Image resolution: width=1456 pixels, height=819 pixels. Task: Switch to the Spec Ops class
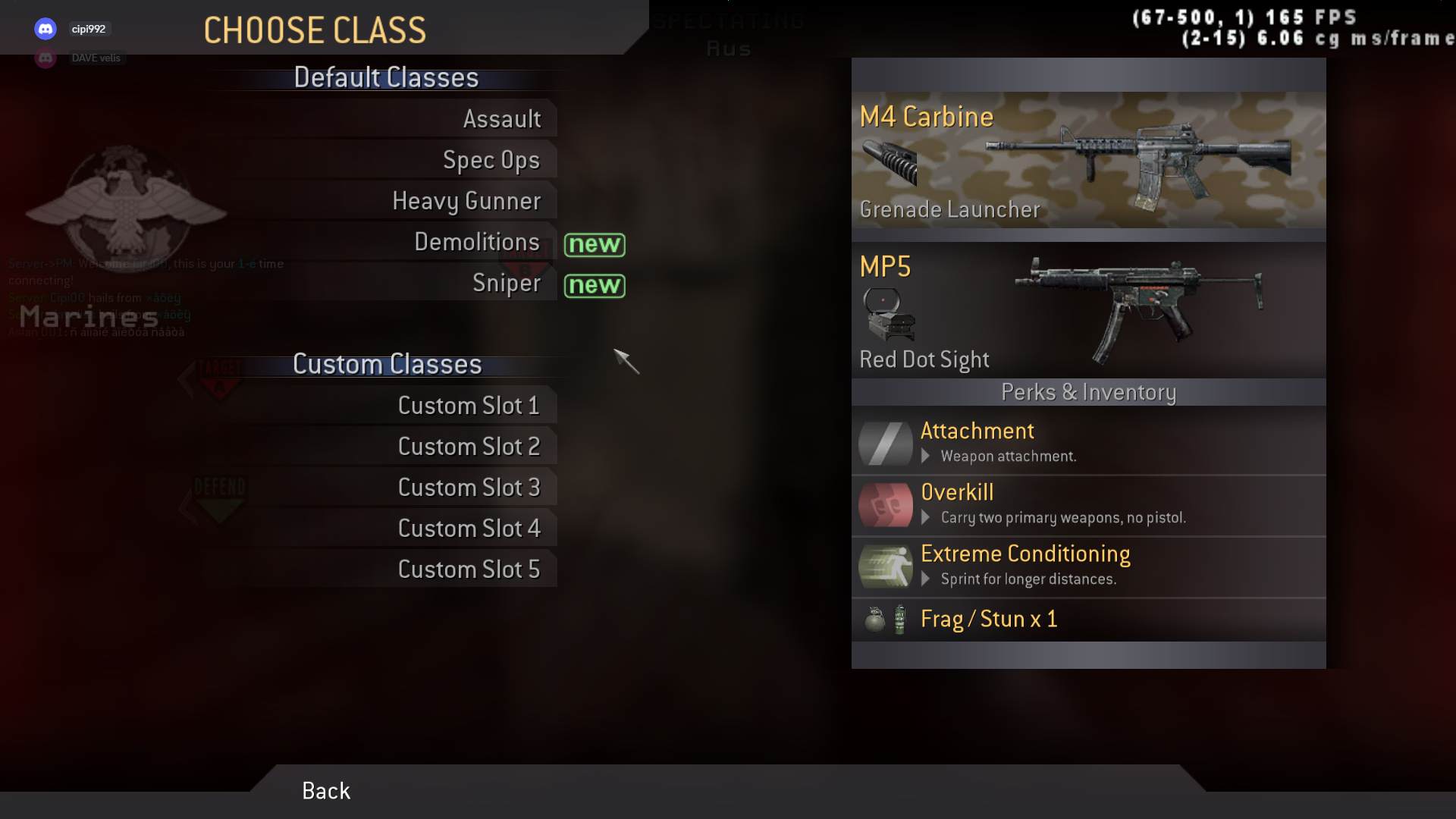coord(491,159)
